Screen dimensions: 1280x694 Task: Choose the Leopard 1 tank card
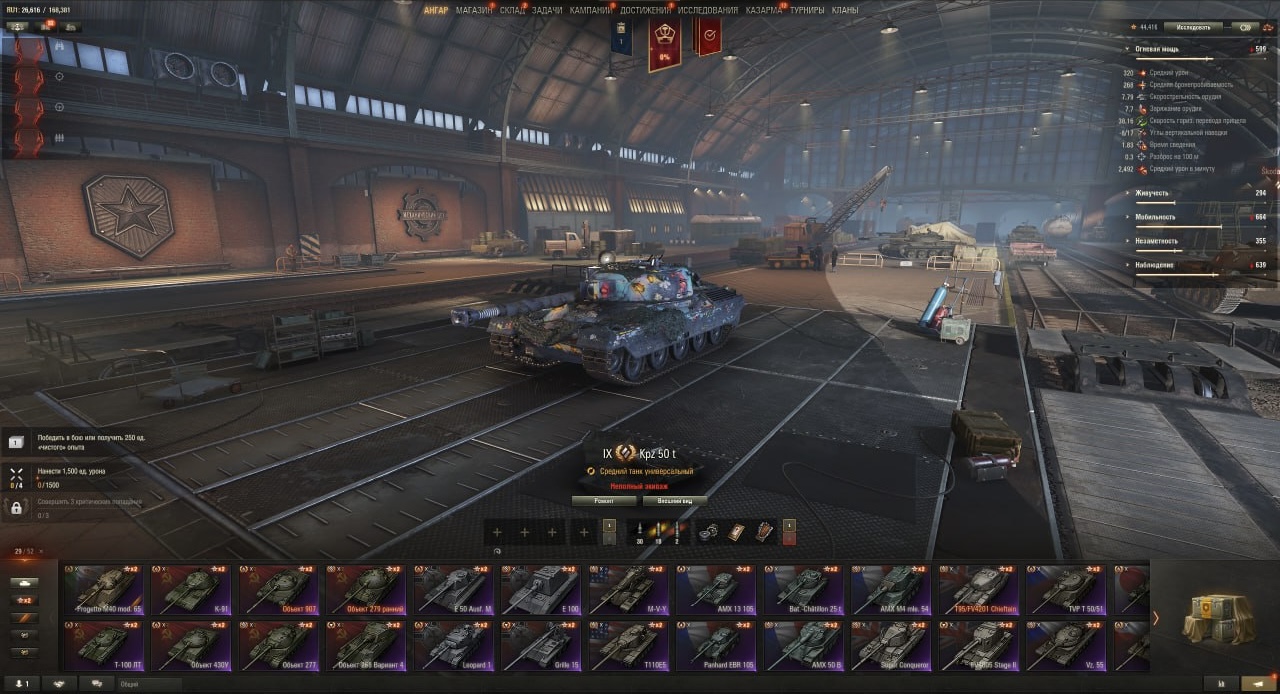click(455, 646)
